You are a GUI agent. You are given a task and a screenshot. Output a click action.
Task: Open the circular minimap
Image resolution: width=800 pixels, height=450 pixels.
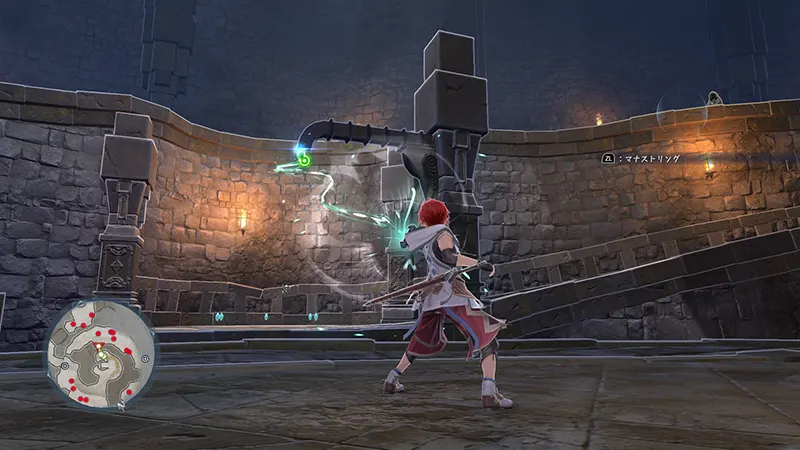click(x=100, y=356)
